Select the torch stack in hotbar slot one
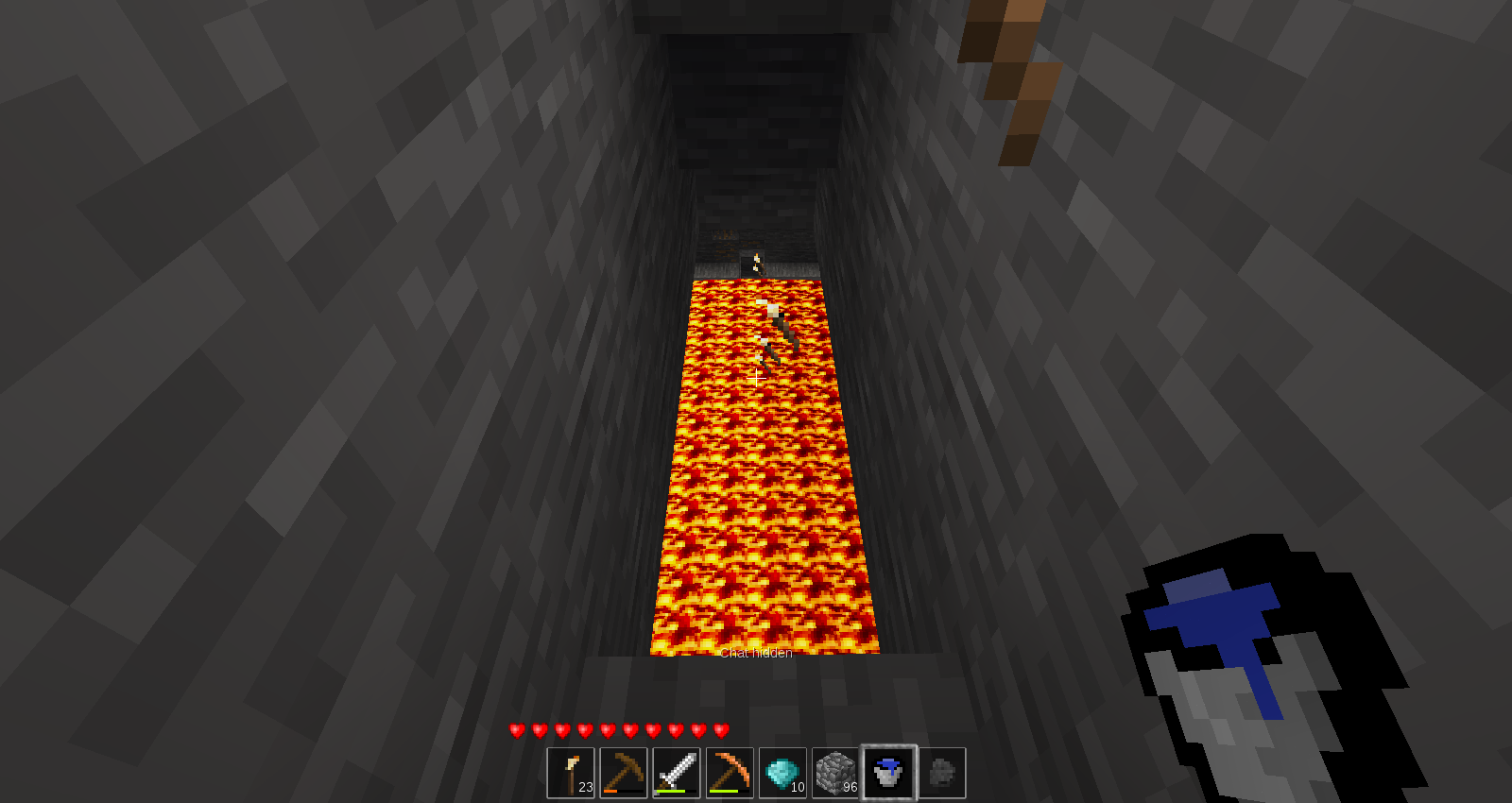Viewport: 1512px width, 803px height. tap(573, 772)
